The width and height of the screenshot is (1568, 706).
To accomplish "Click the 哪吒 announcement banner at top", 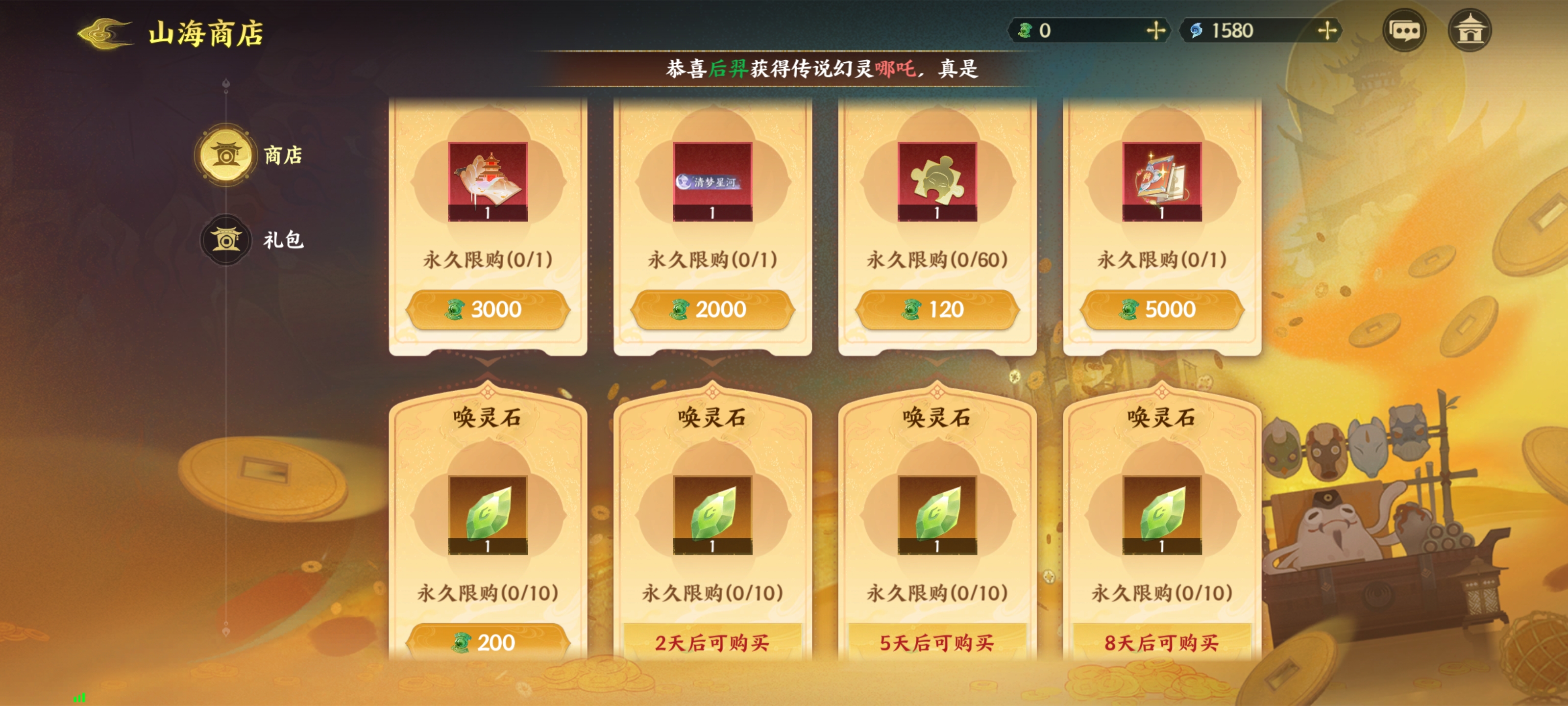I will tap(785, 70).
